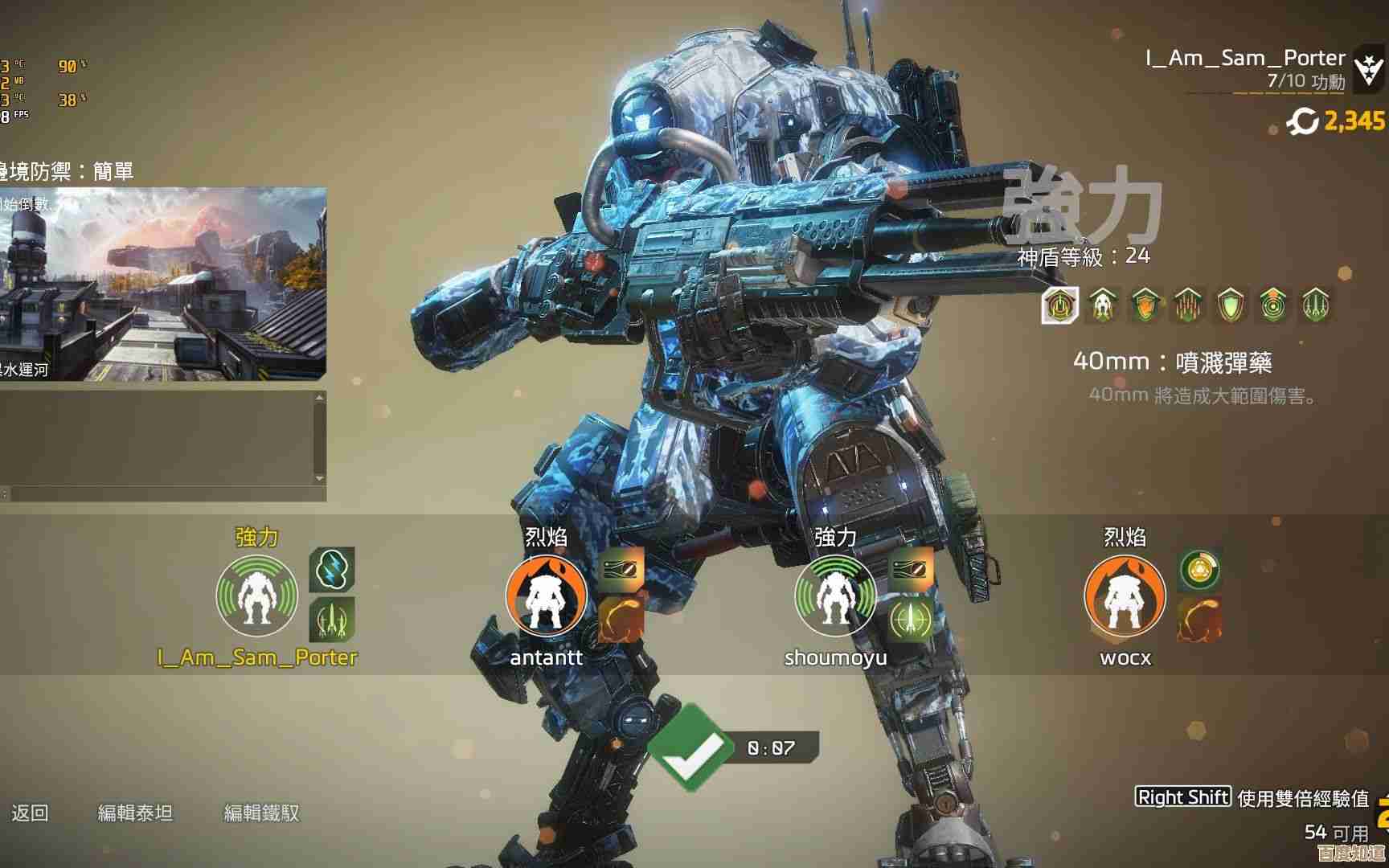Viewport: 1389px width, 868px height.
Task: Choose the plain green shield upgrade icon
Action: (x=1230, y=305)
